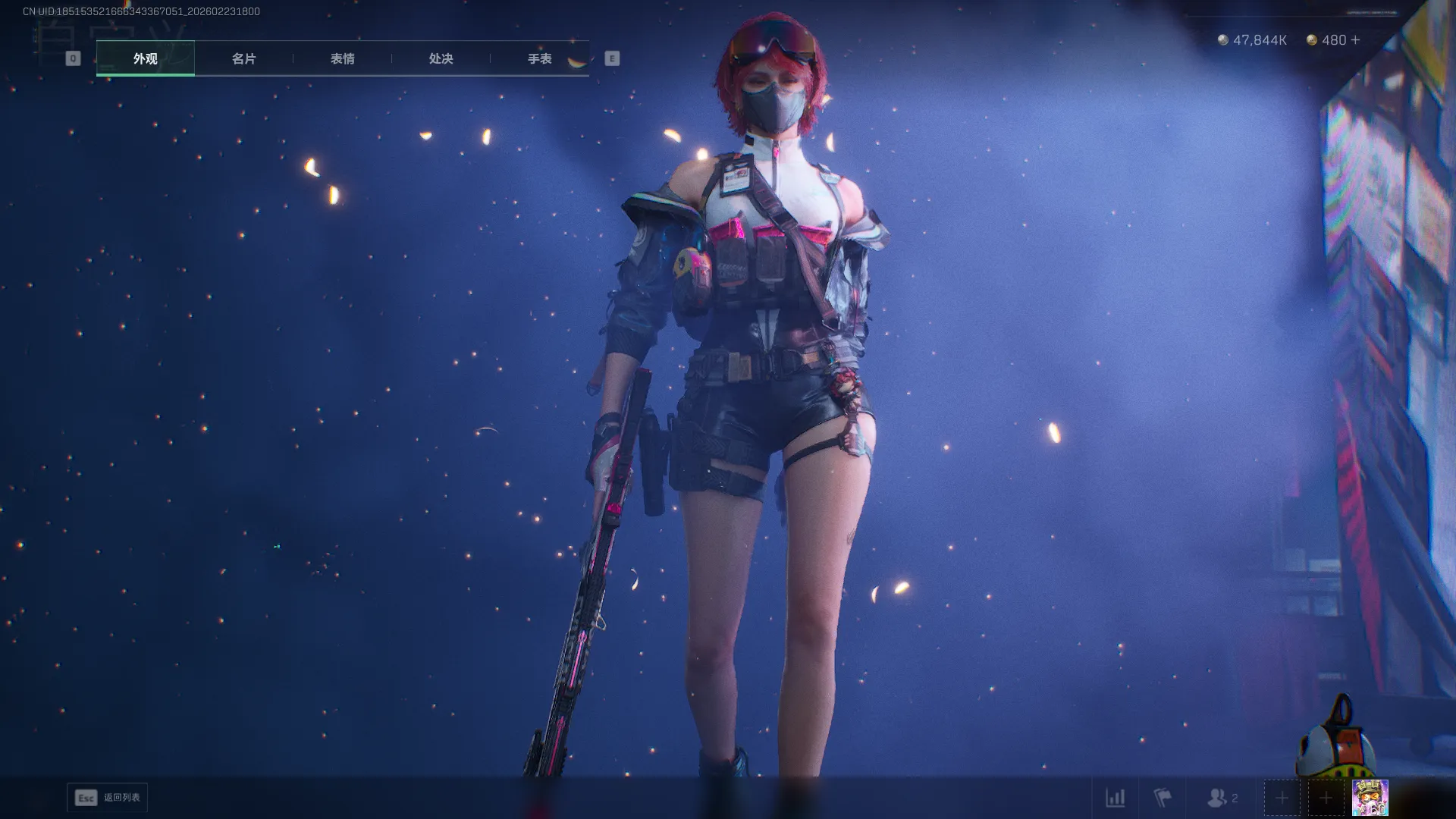Viewport: 1456px width, 819px height.
Task: Open the friends list icon
Action: pos(1221,798)
